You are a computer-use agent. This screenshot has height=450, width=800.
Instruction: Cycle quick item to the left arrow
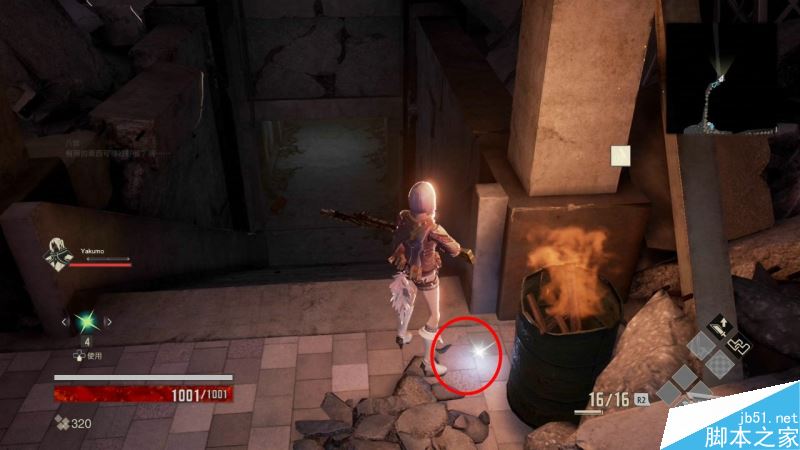click(66, 322)
